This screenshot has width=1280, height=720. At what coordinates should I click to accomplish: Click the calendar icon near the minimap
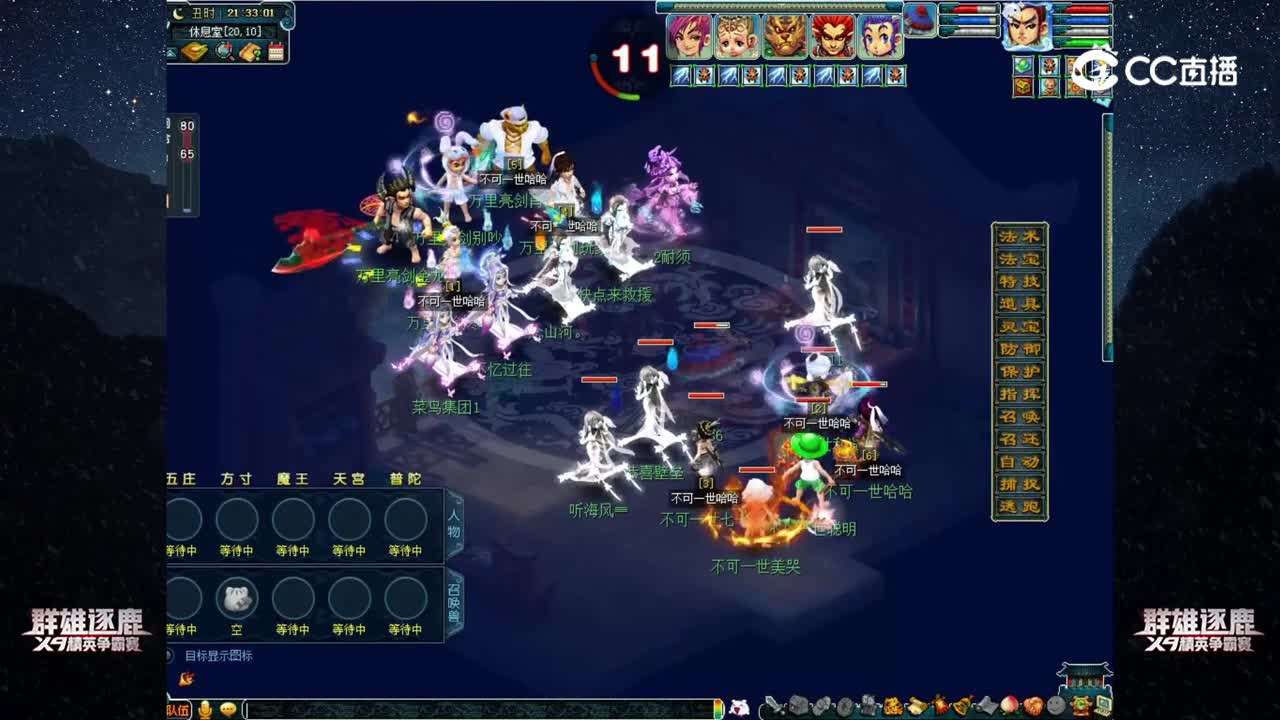coord(276,51)
